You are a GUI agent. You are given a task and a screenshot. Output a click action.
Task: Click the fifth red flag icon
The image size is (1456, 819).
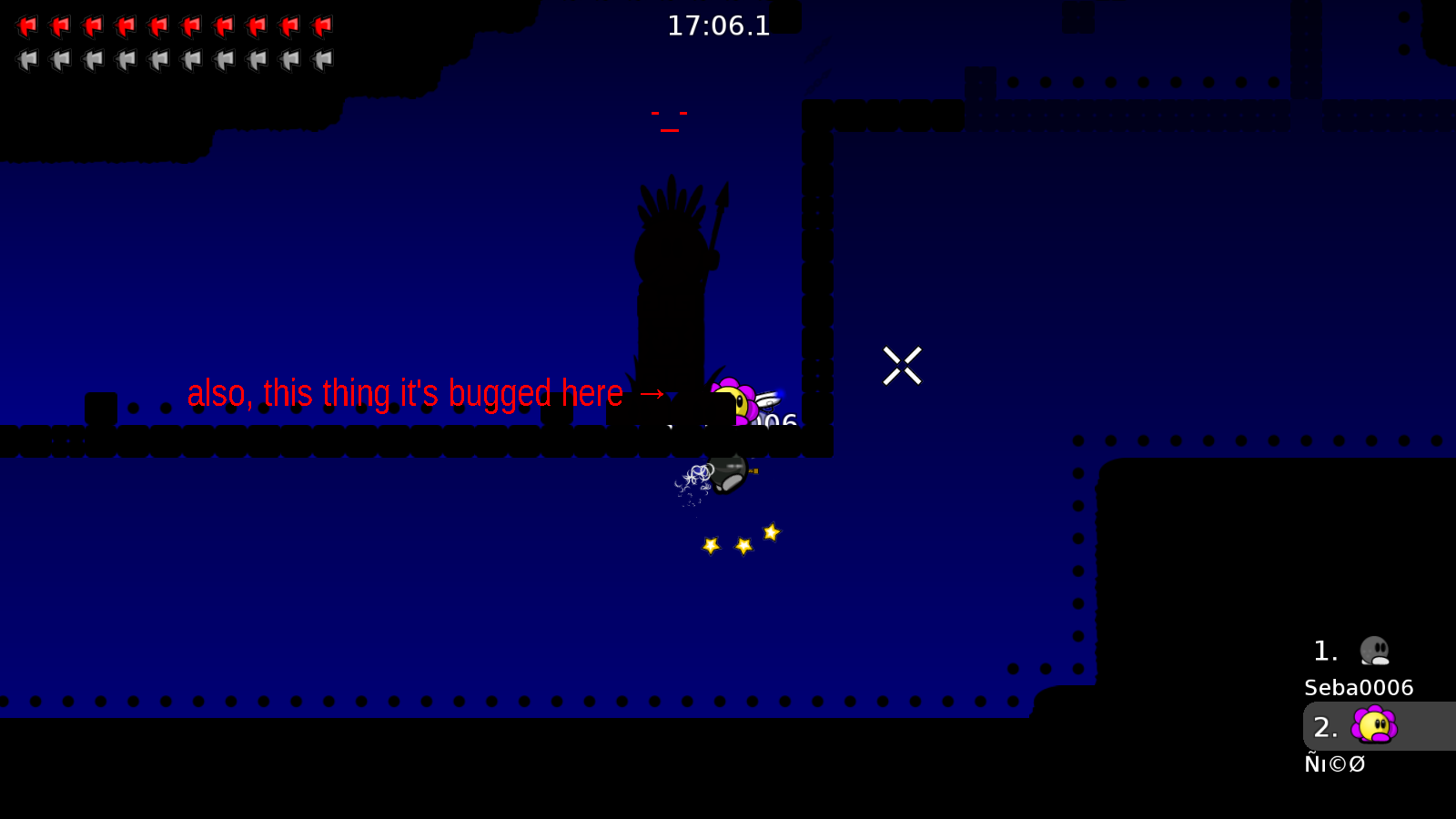point(158,25)
